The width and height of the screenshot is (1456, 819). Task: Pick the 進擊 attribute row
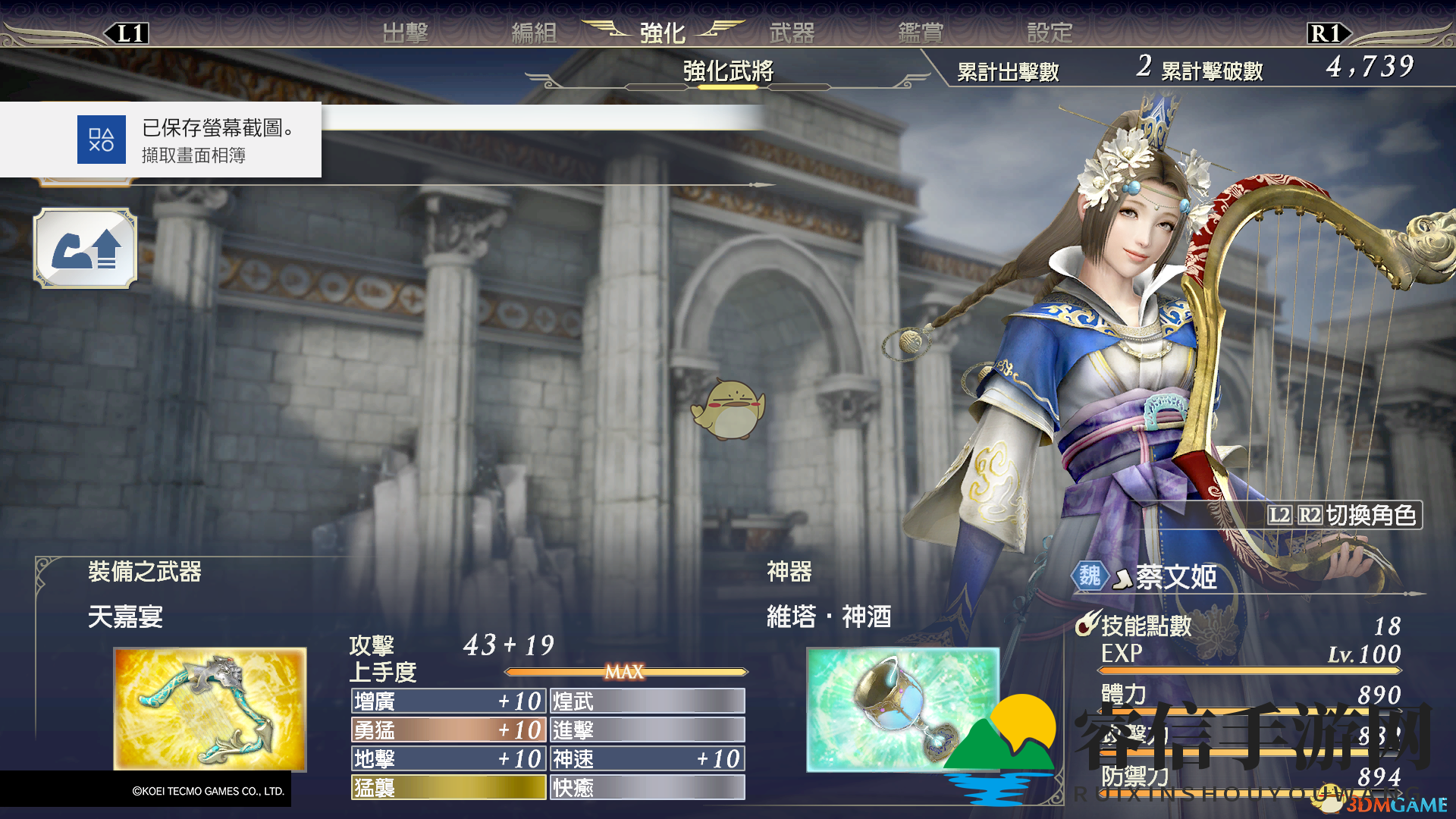coord(647,730)
